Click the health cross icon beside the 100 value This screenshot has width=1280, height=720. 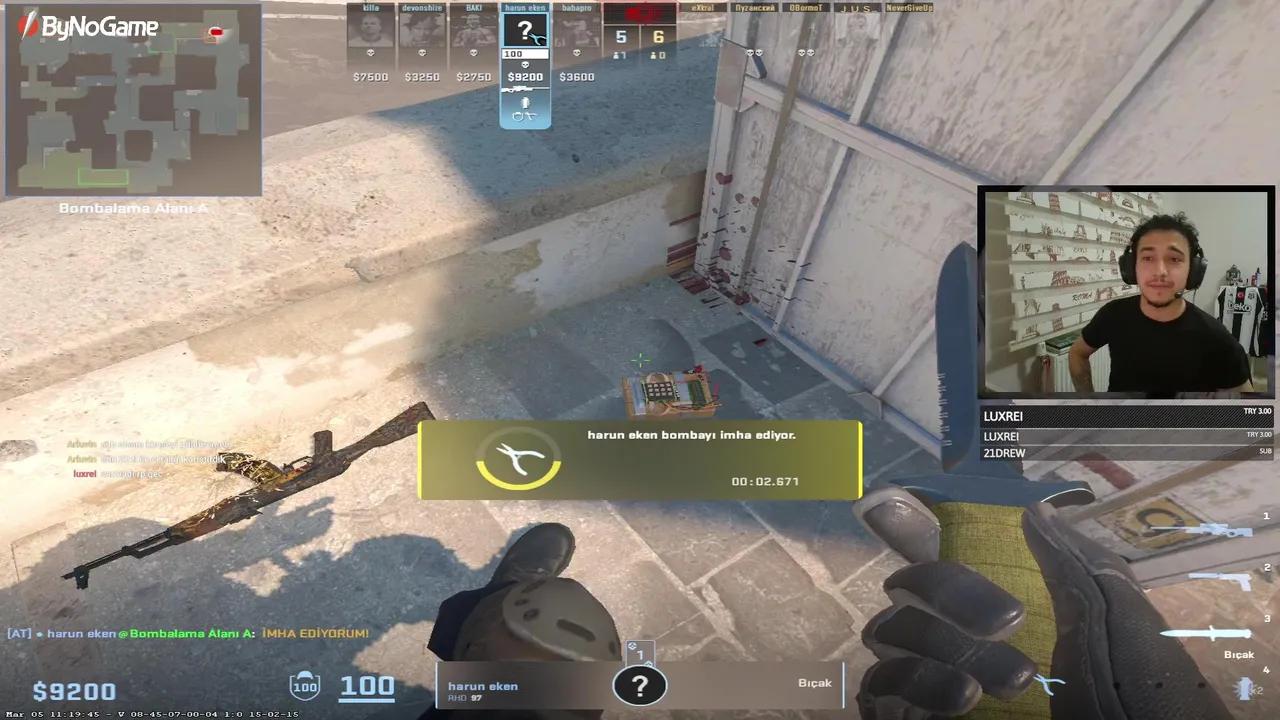(304, 686)
